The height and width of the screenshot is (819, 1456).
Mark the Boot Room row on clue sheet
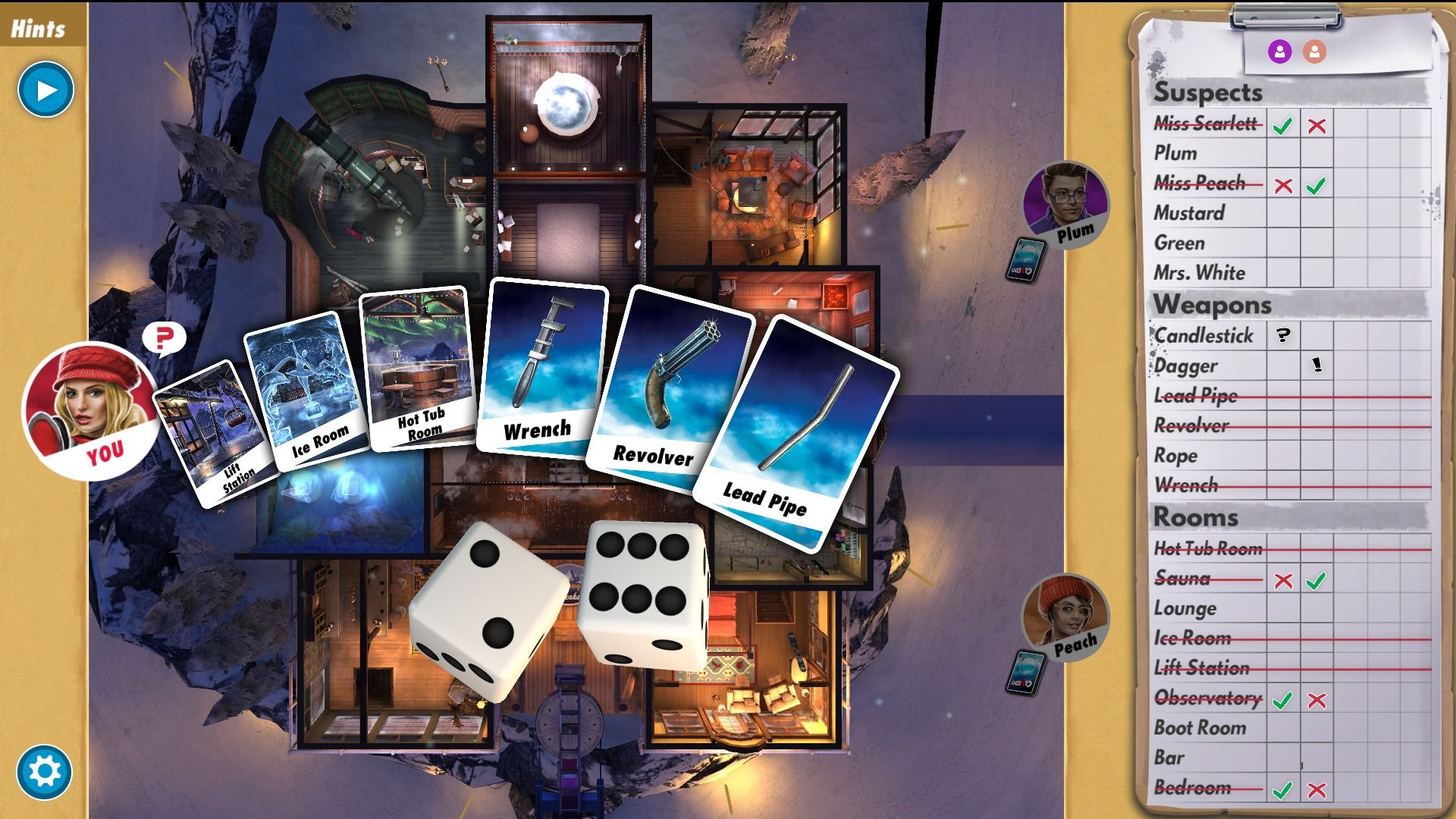[1200, 728]
